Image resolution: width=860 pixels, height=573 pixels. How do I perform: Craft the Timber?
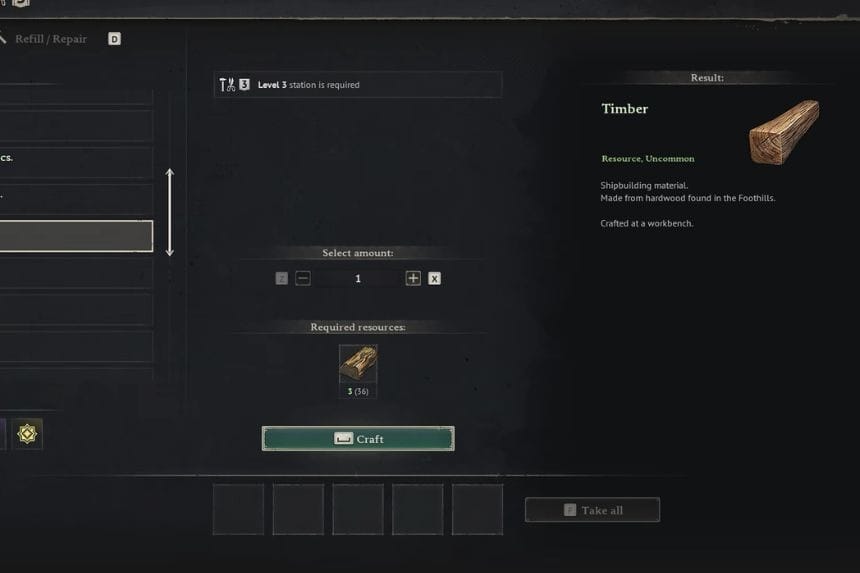358,439
